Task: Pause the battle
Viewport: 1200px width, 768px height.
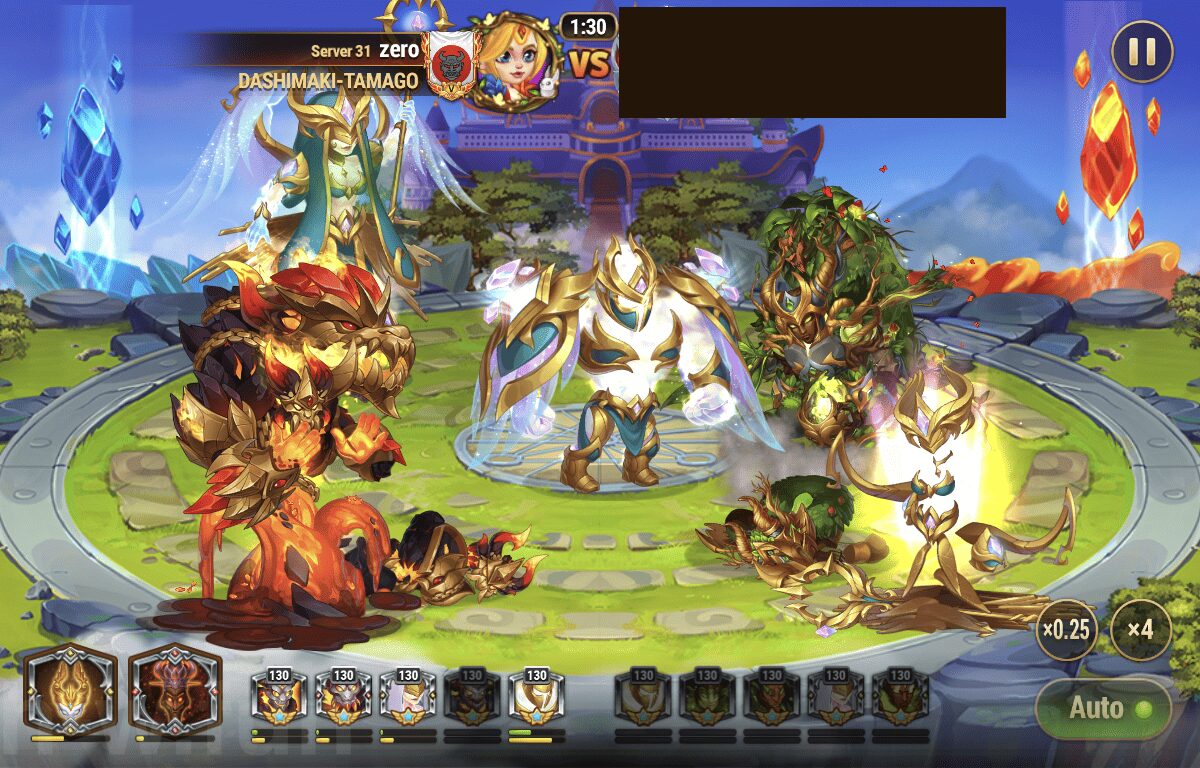Action: (x=1142, y=52)
